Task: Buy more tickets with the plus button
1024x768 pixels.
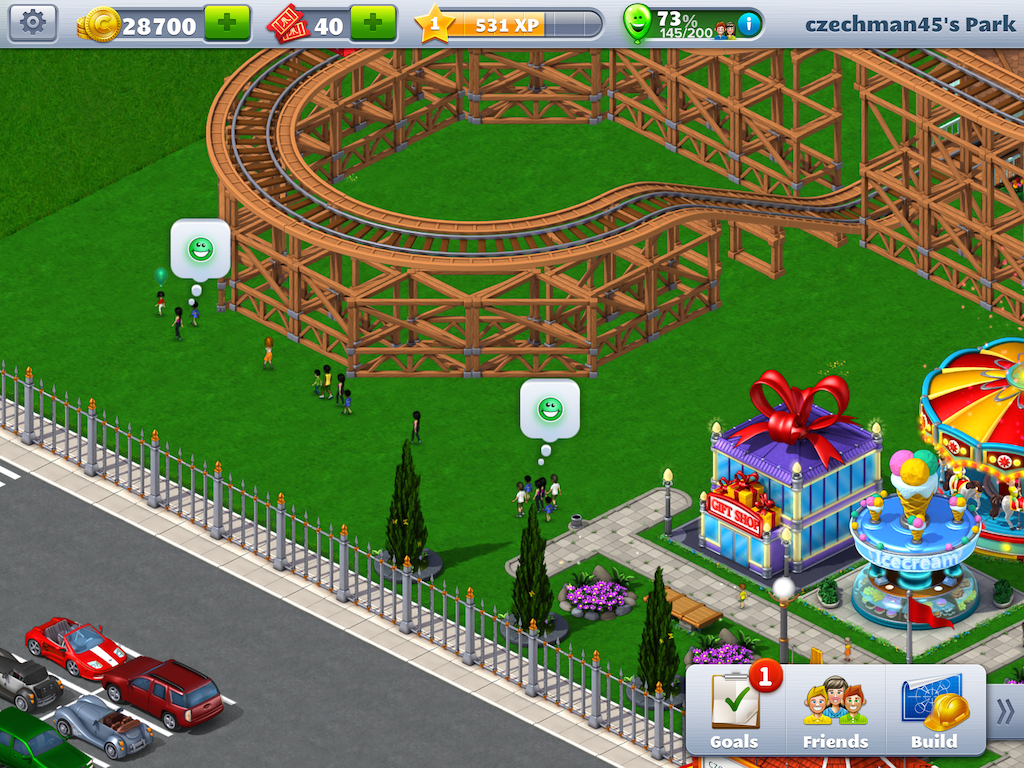Action: tap(372, 23)
